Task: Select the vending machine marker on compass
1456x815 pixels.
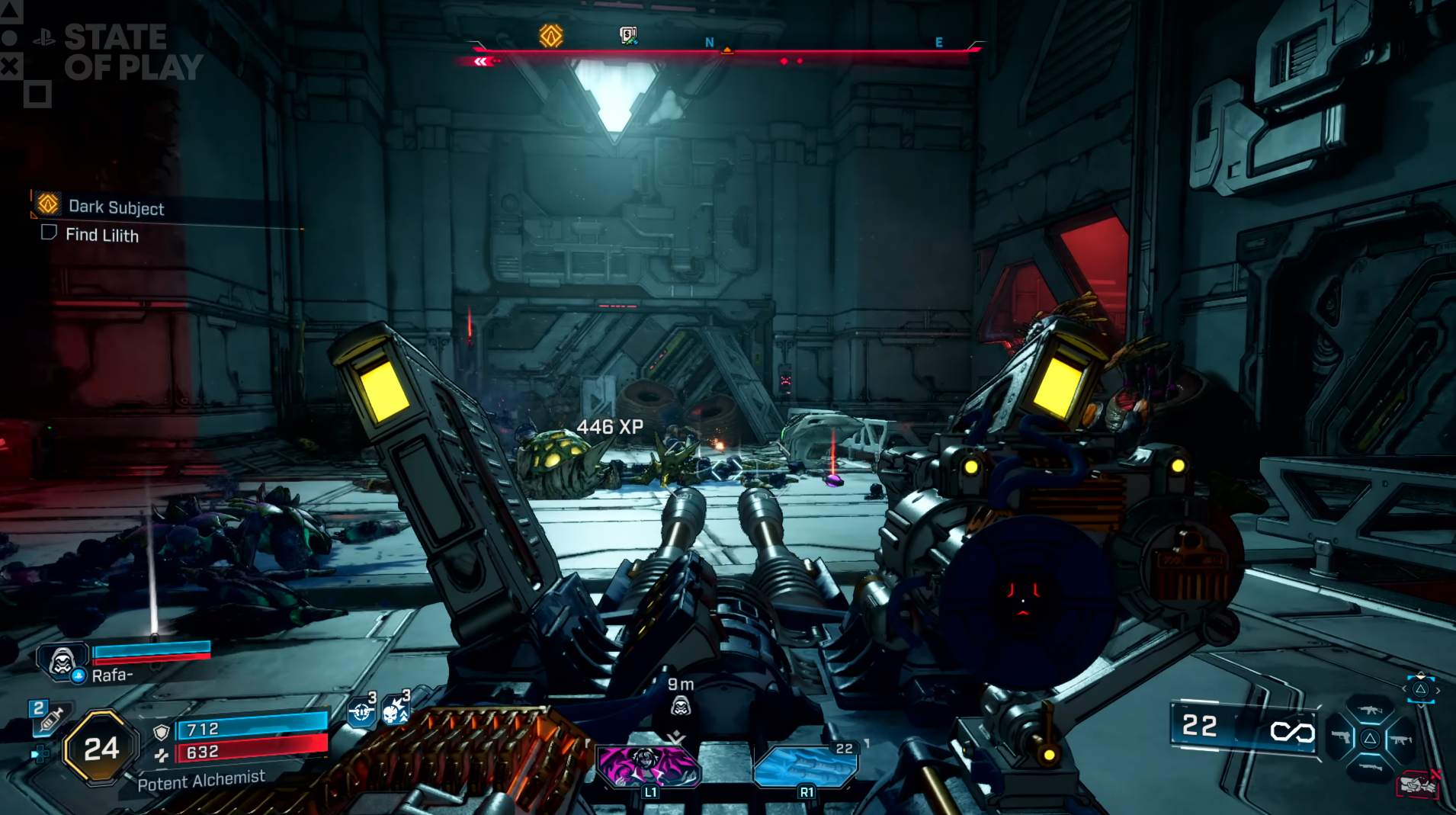Action: [628, 35]
